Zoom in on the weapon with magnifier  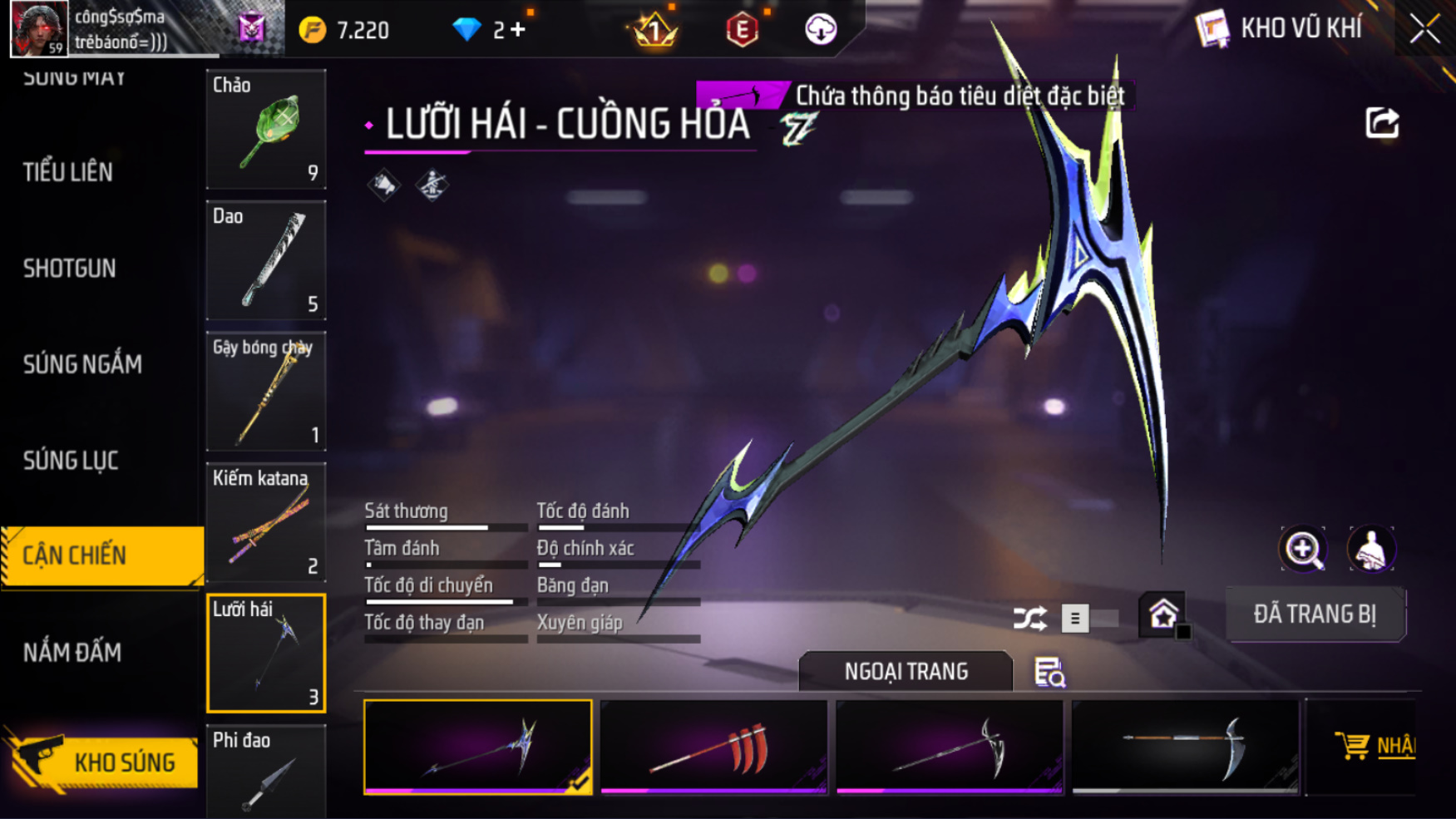click(1303, 549)
